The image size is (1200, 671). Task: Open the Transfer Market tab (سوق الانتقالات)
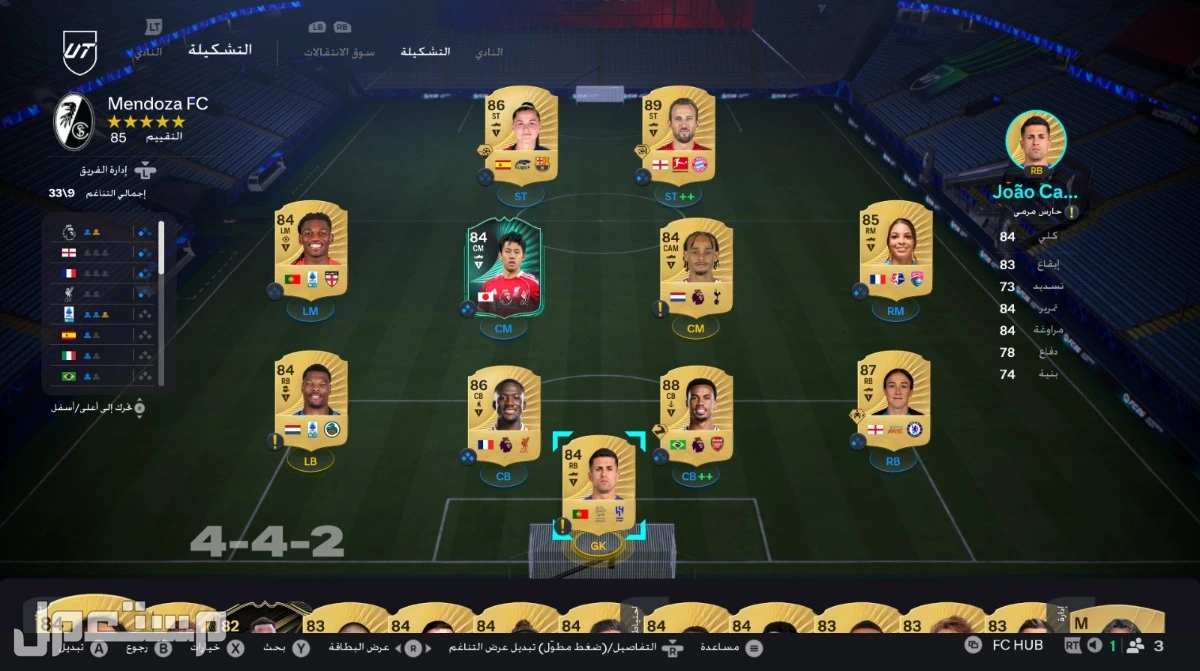(339, 52)
